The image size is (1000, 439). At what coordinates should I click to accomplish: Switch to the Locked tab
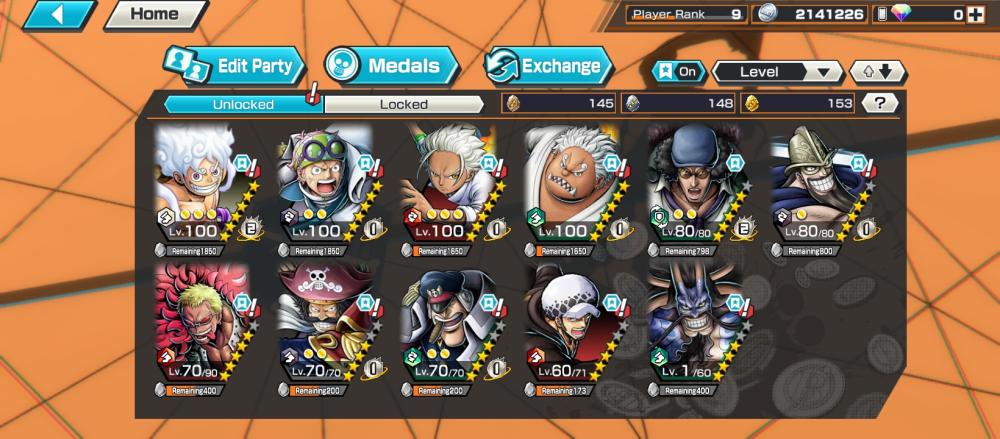pos(404,104)
